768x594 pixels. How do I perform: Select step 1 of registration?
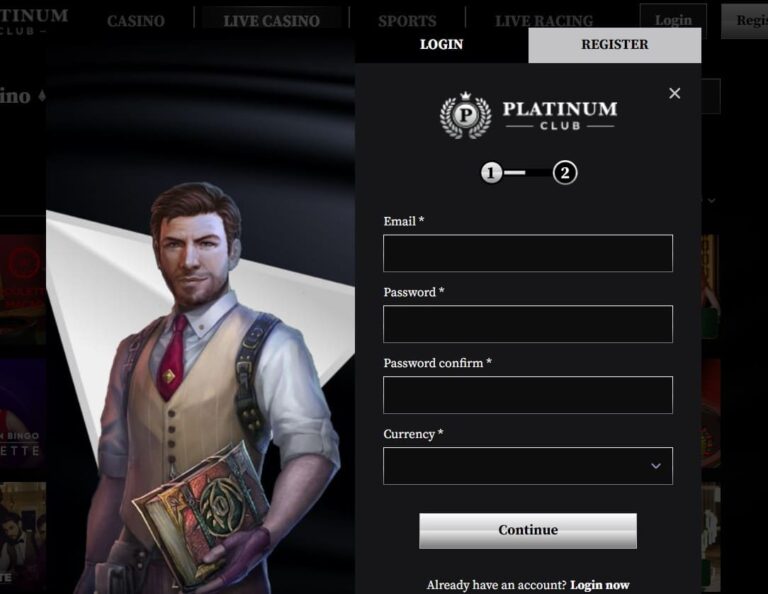coord(491,173)
